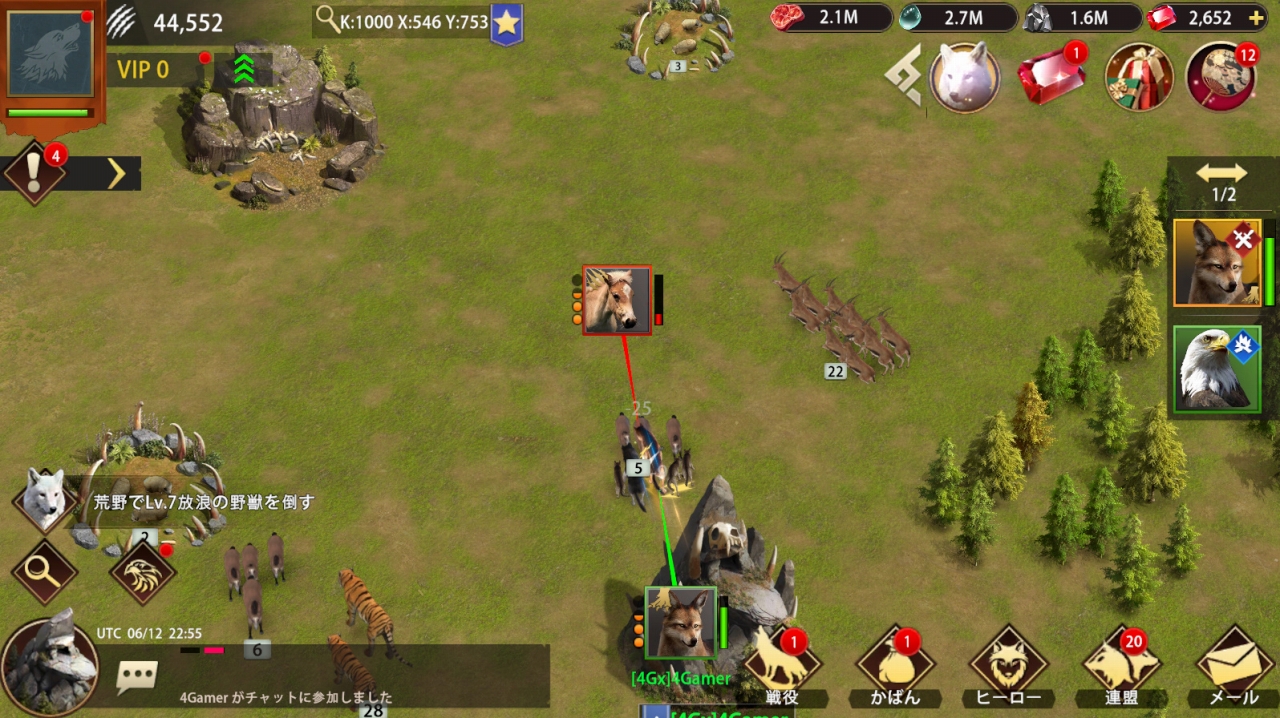Open the VIP 0 panel
This screenshot has height=718, width=1280.
[144, 70]
